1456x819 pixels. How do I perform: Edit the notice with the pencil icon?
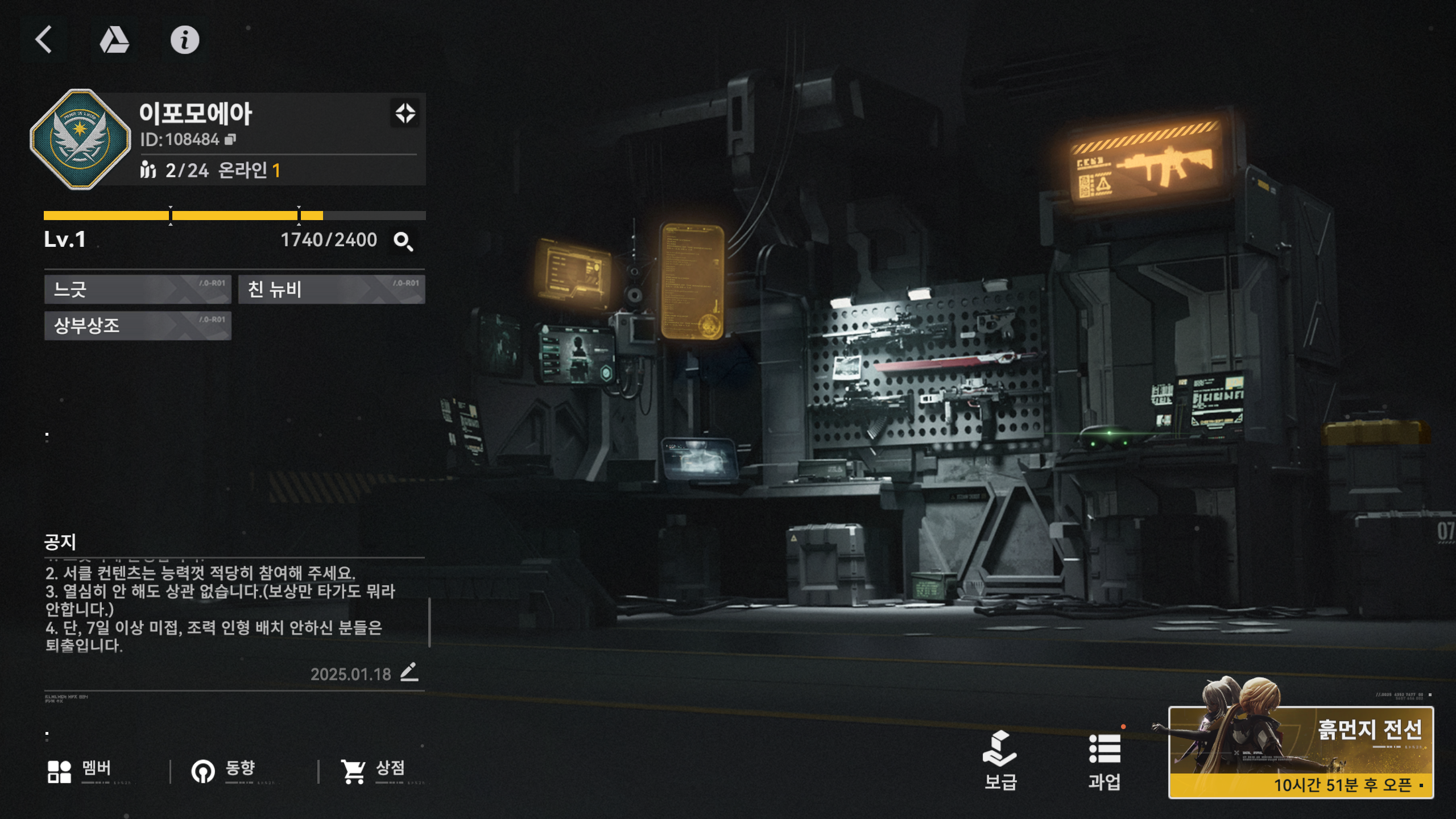409,672
